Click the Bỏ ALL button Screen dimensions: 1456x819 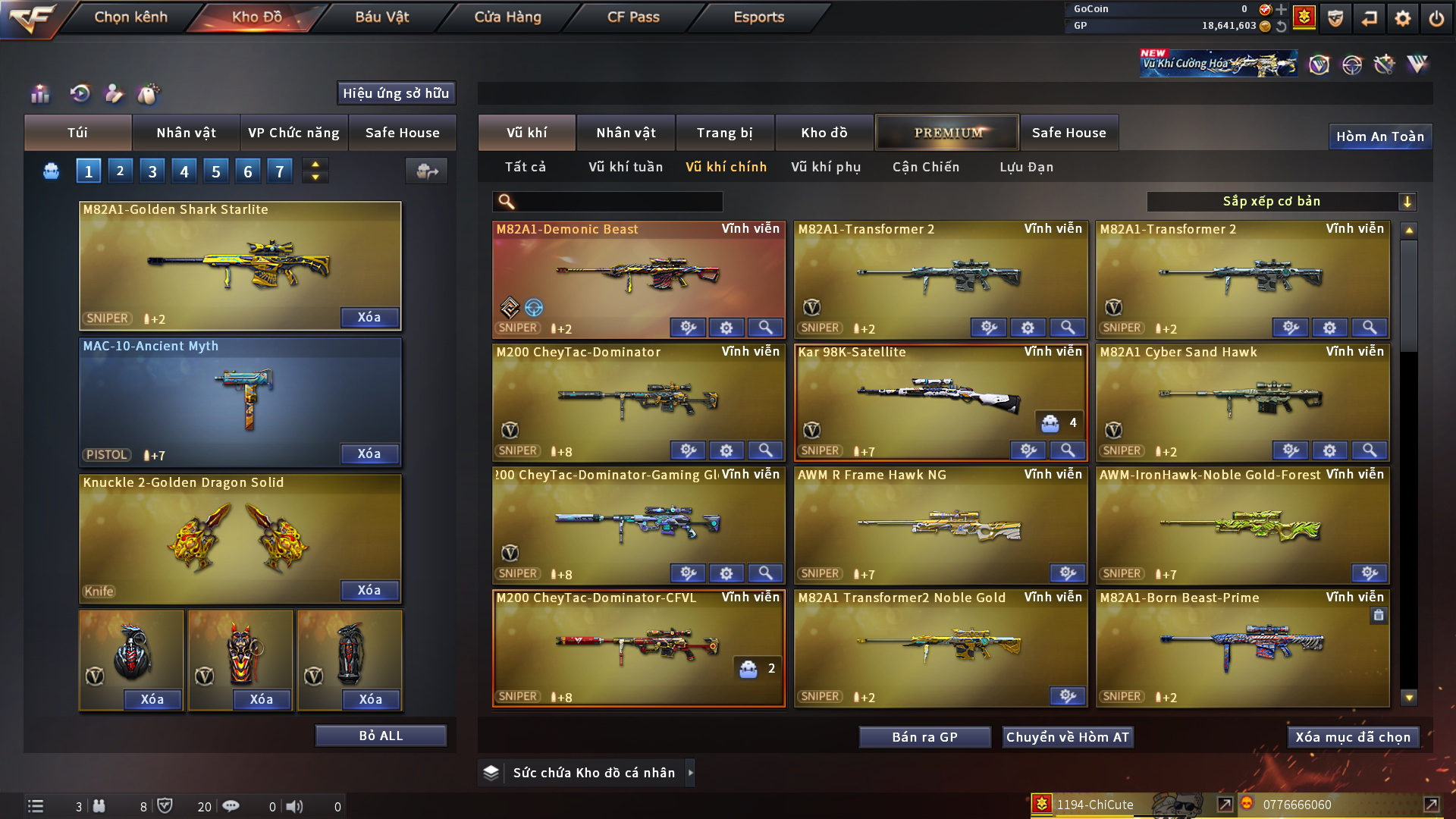click(x=381, y=736)
